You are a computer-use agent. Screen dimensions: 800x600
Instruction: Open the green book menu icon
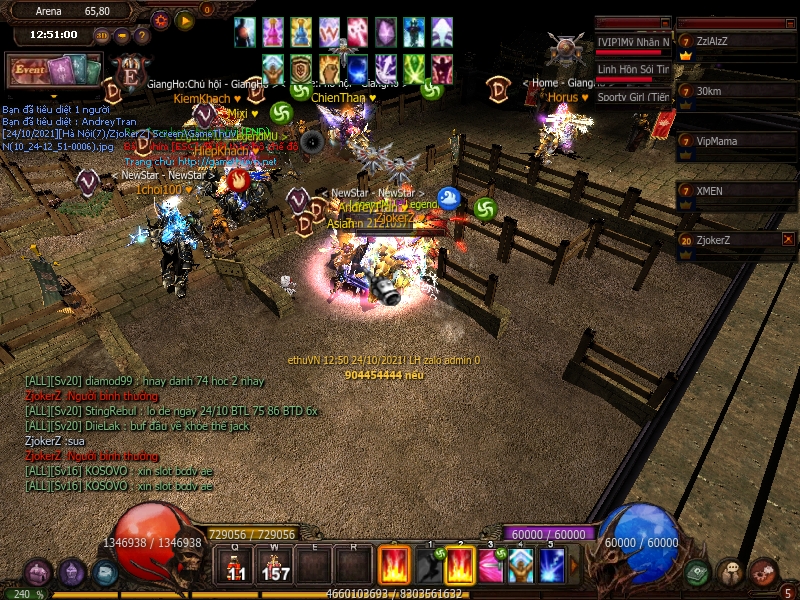coord(698,572)
